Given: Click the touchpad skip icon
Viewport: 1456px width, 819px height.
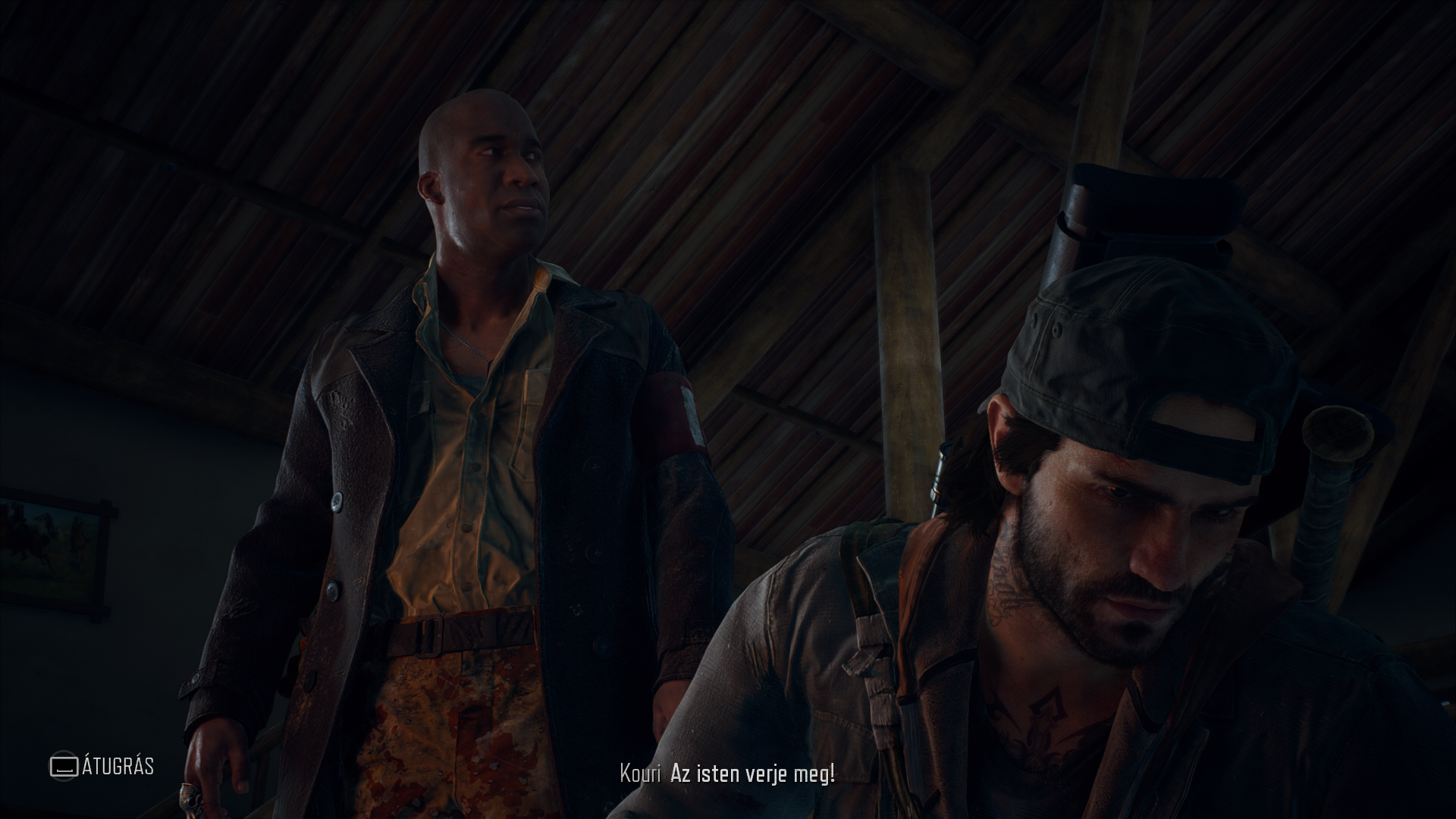Looking at the screenshot, I should point(64,765).
